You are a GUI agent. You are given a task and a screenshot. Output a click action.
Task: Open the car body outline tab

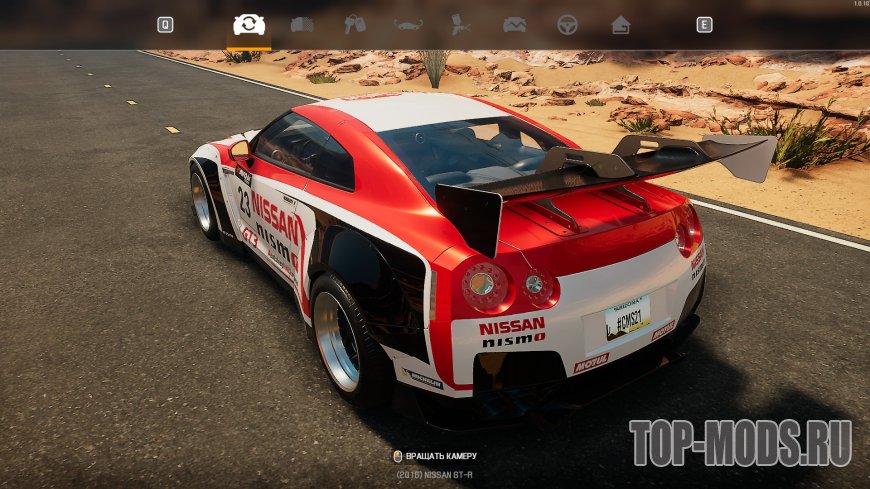tap(408, 25)
